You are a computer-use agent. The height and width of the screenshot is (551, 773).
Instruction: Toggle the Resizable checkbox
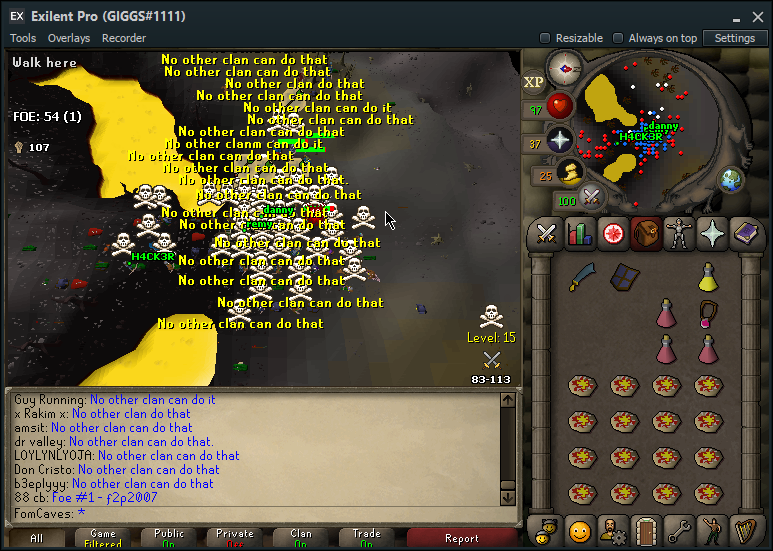(545, 38)
